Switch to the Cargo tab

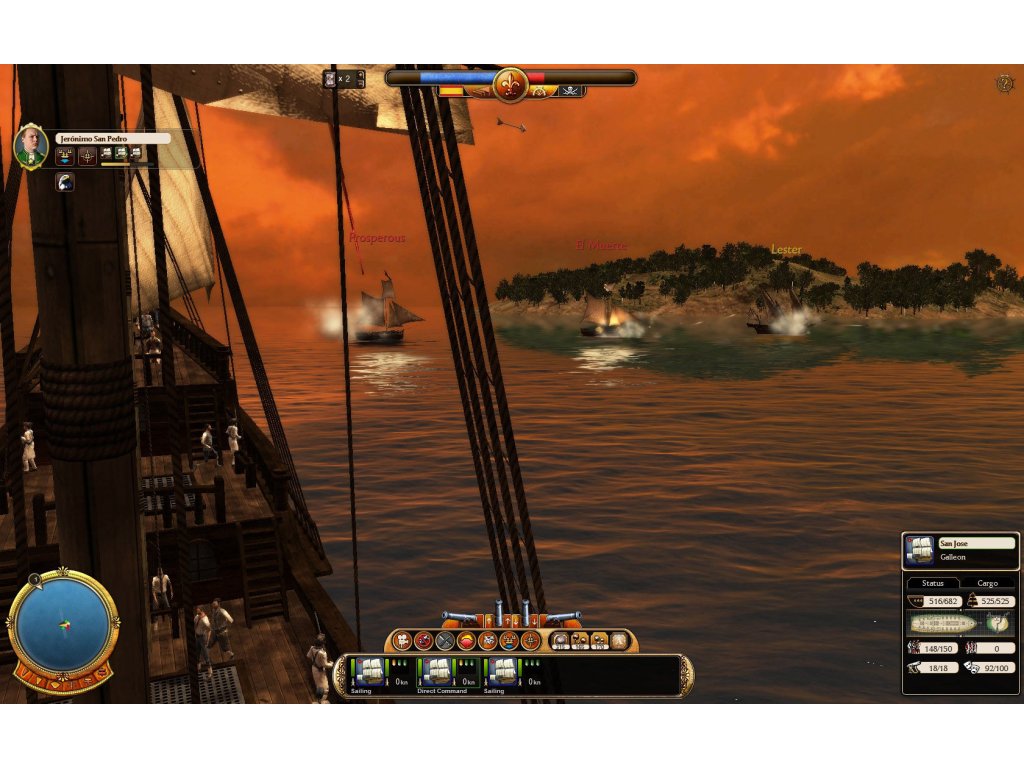tap(987, 583)
